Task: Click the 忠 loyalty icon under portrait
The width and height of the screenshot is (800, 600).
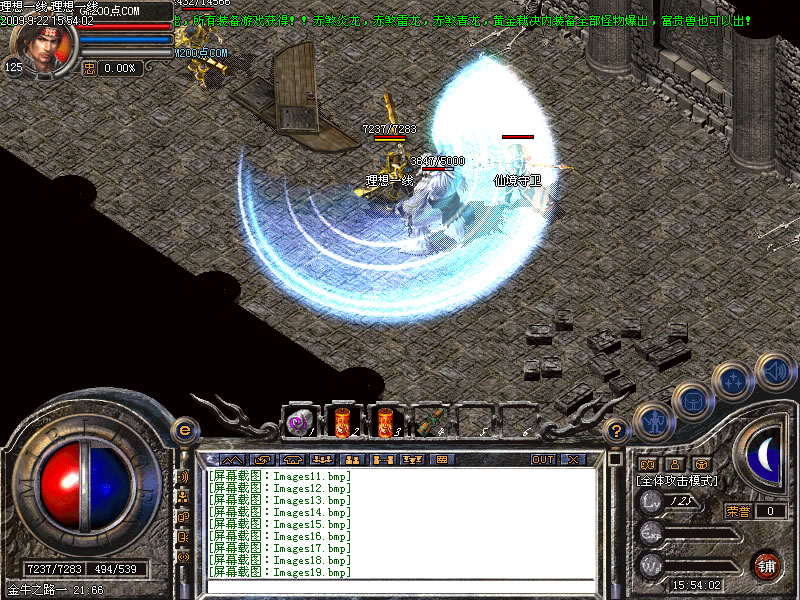Action: coord(89,68)
